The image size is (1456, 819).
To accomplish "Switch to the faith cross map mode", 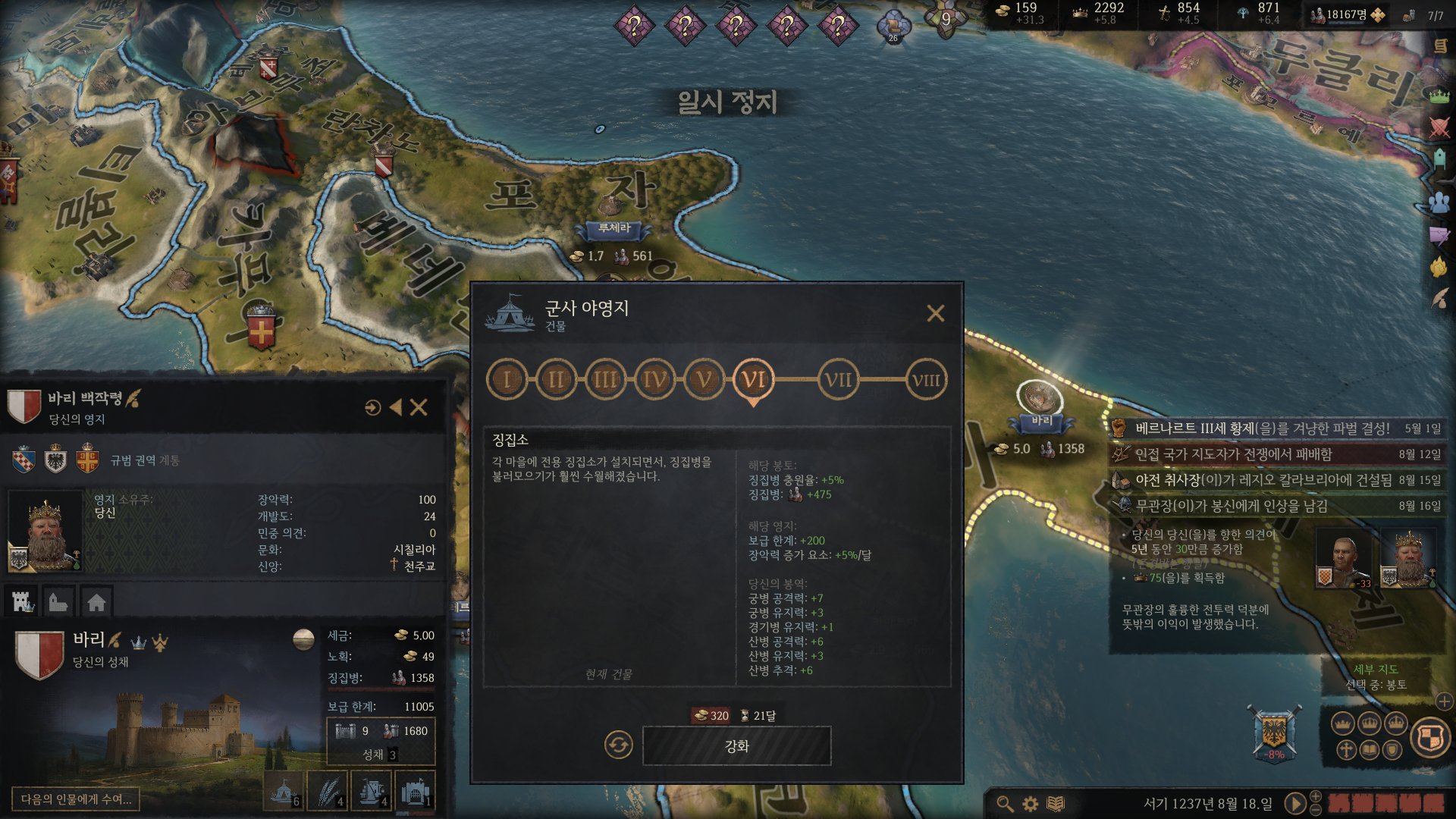I will click(1346, 751).
